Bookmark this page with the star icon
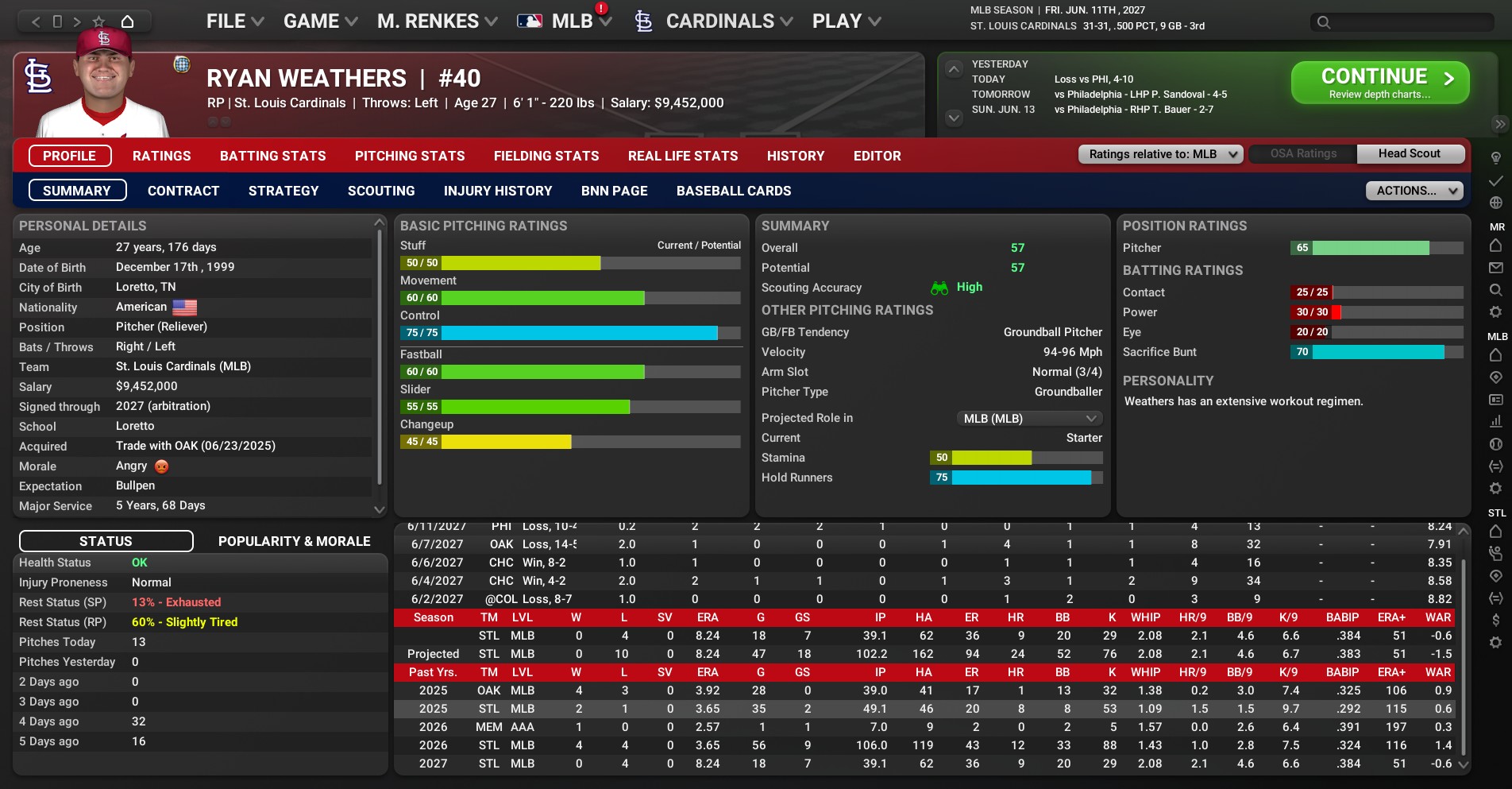The height and width of the screenshot is (789, 1512). coord(98,21)
